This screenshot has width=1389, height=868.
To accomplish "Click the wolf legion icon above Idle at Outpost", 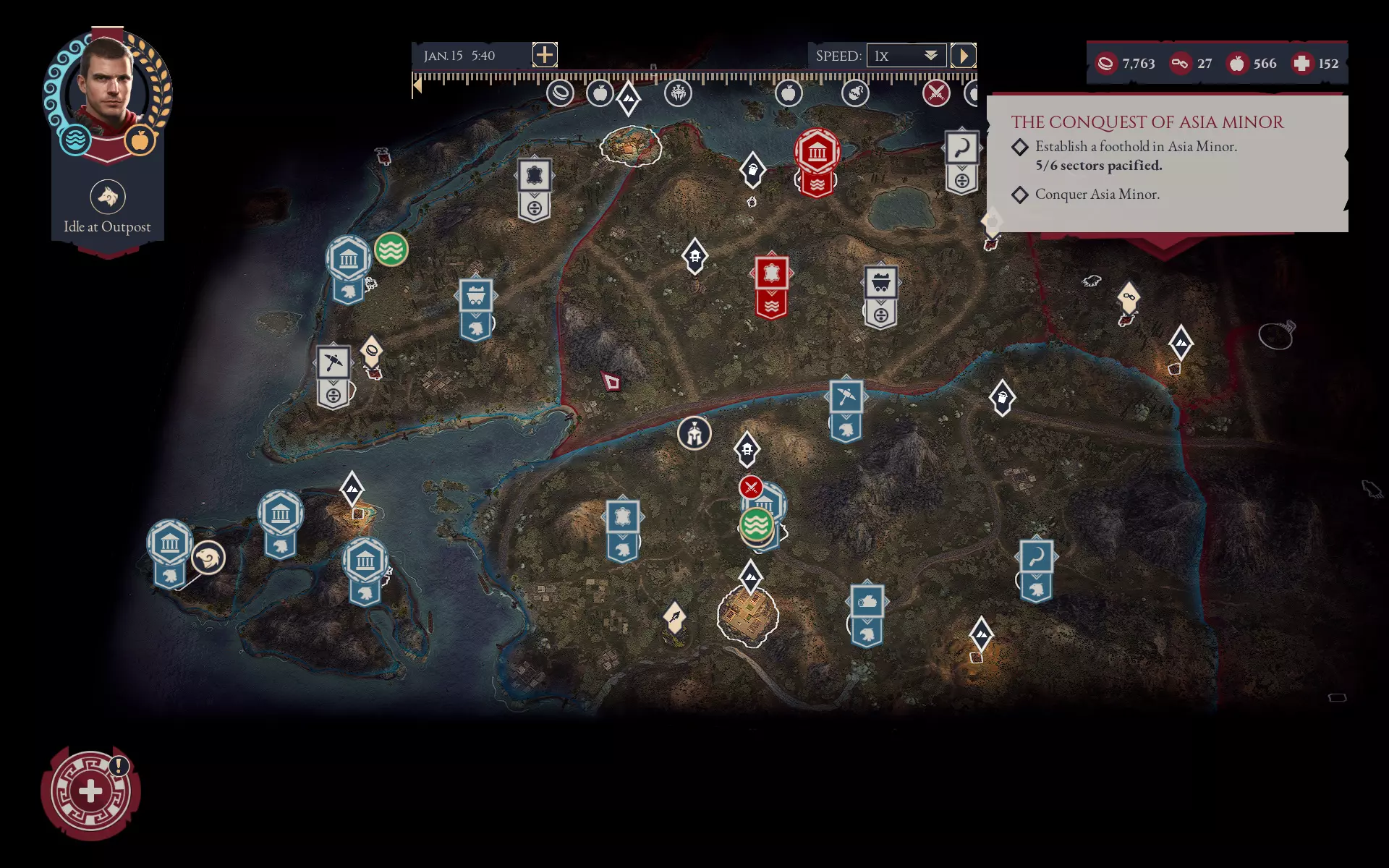I will coord(108,197).
